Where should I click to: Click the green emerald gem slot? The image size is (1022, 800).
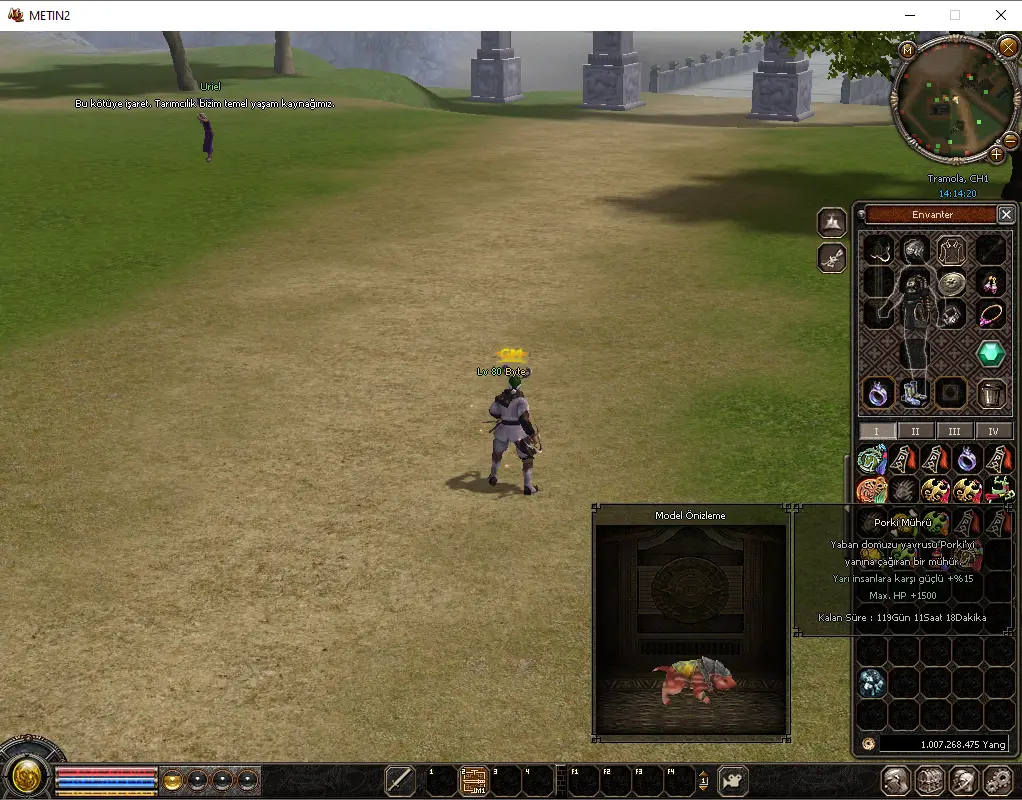tap(991, 353)
